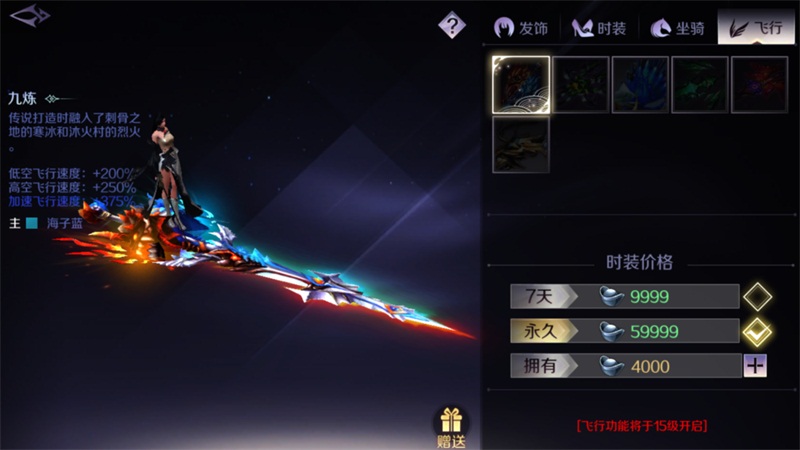Select the highlighted red-blue sword thumbnail
Image resolution: width=800 pixels, height=450 pixels.
tap(520, 84)
